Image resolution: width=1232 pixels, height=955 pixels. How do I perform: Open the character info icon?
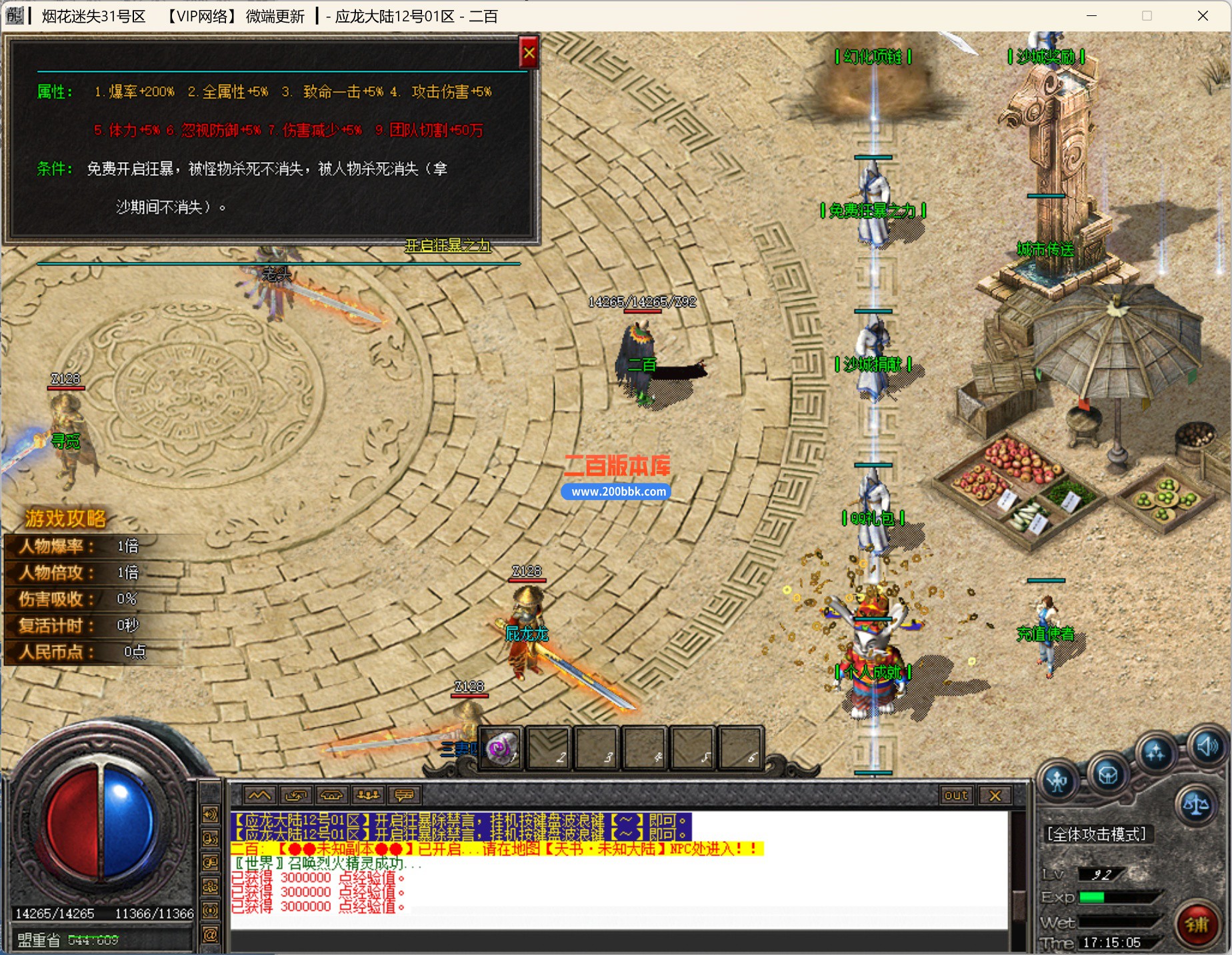pyautogui.click(x=1057, y=779)
